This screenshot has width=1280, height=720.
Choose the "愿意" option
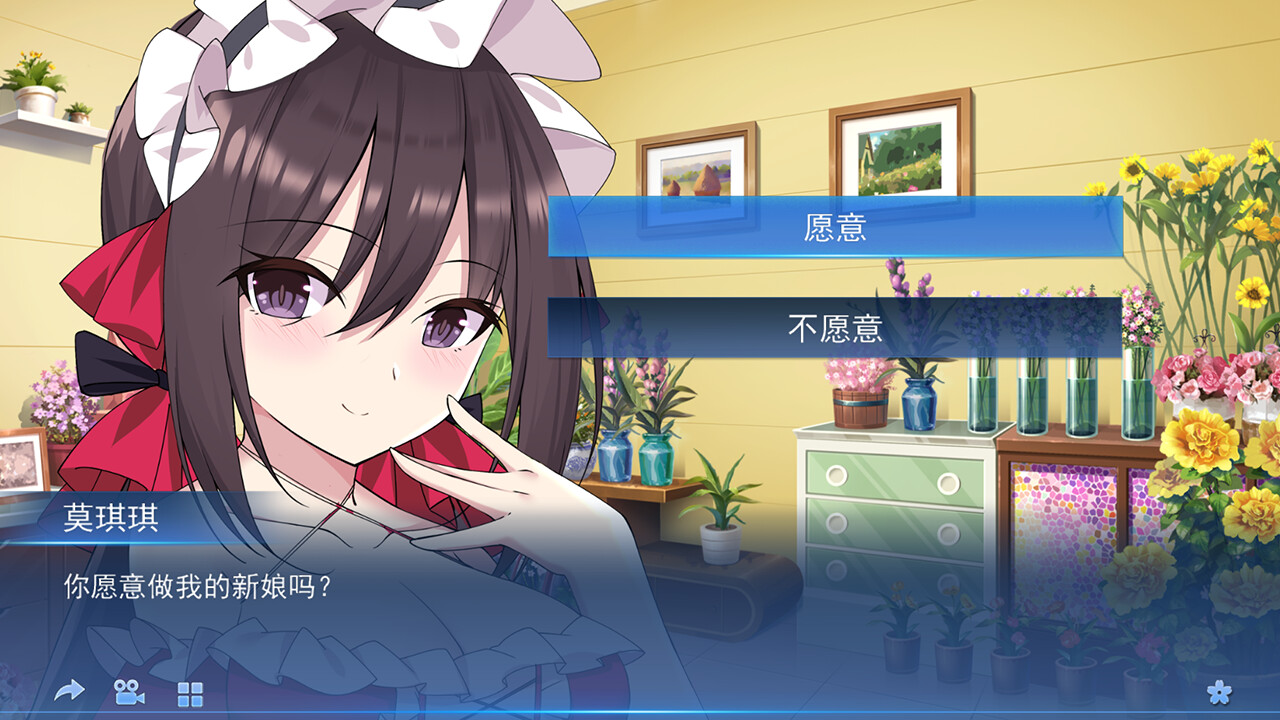pyautogui.click(x=838, y=227)
